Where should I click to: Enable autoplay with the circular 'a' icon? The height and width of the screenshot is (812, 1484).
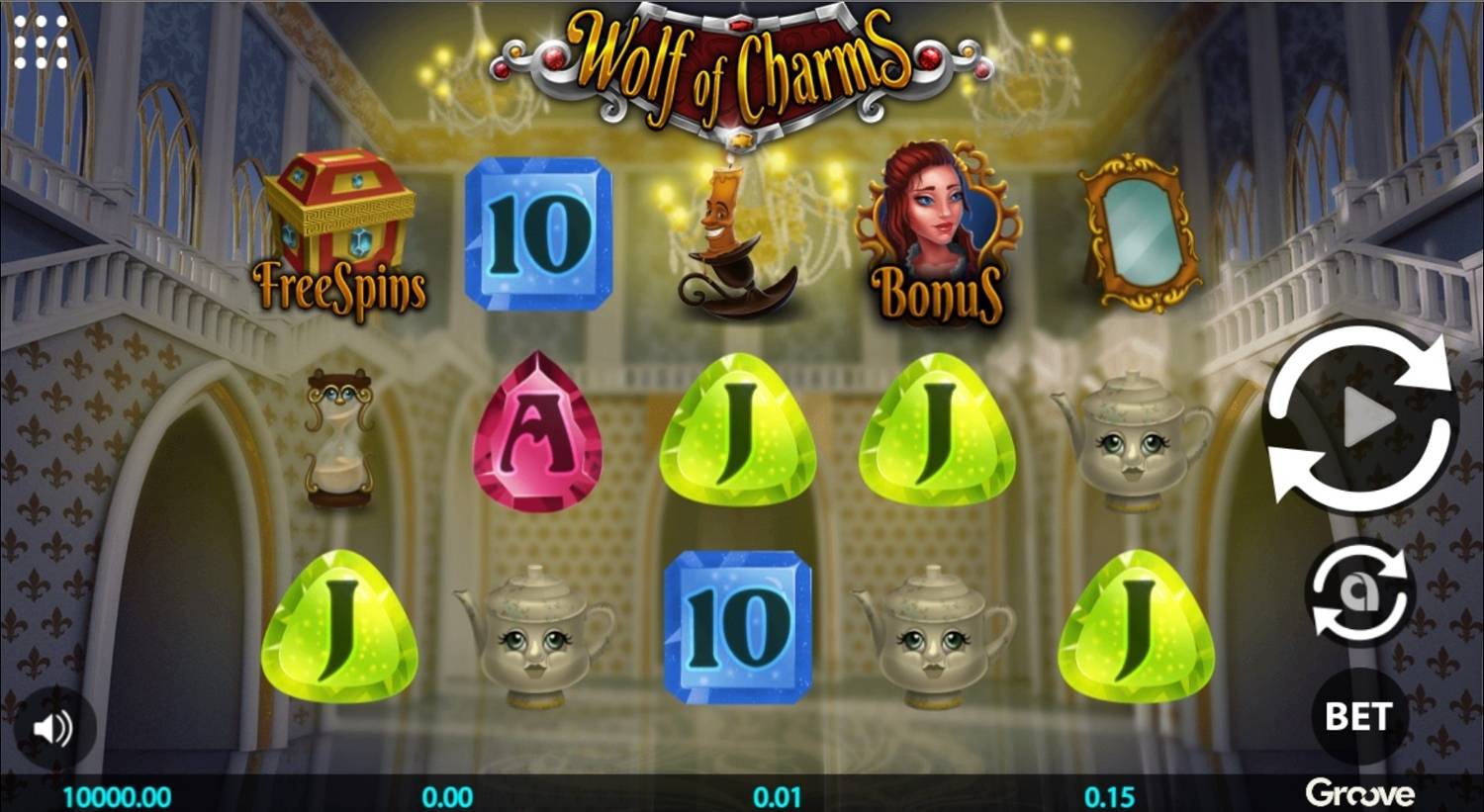point(1358,593)
